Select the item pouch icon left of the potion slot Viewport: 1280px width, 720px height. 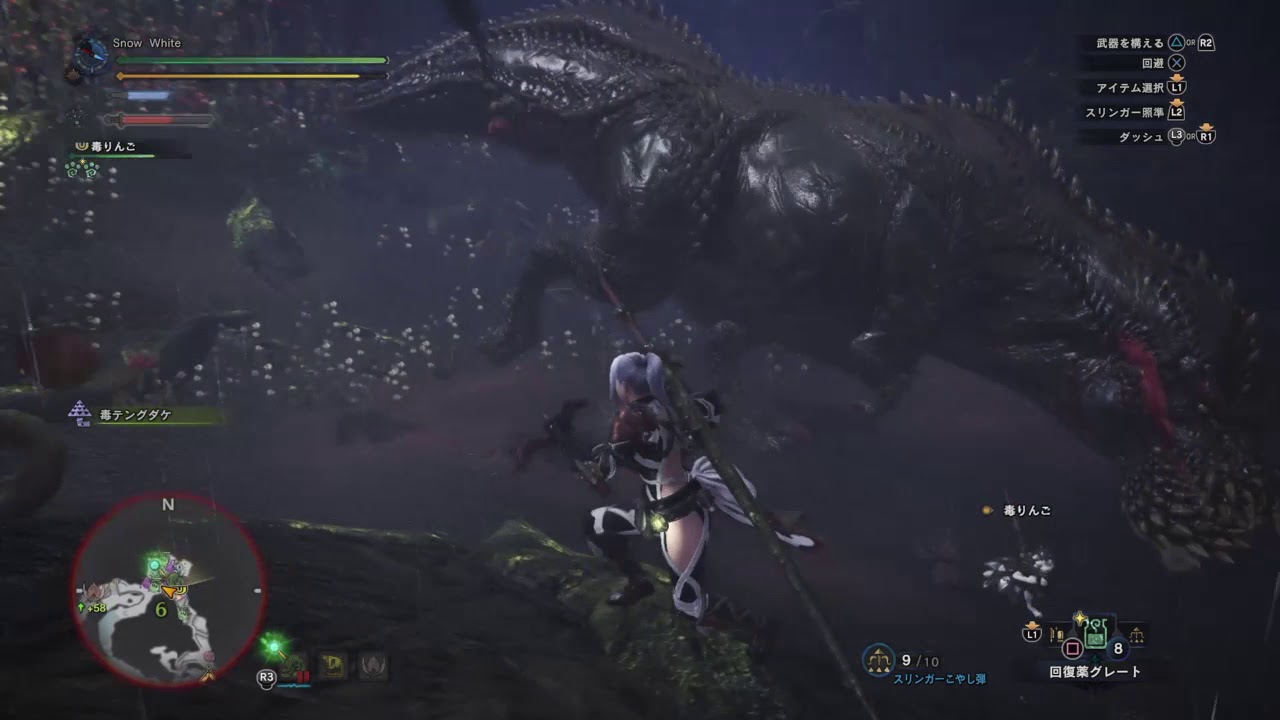pos(1056,634)
